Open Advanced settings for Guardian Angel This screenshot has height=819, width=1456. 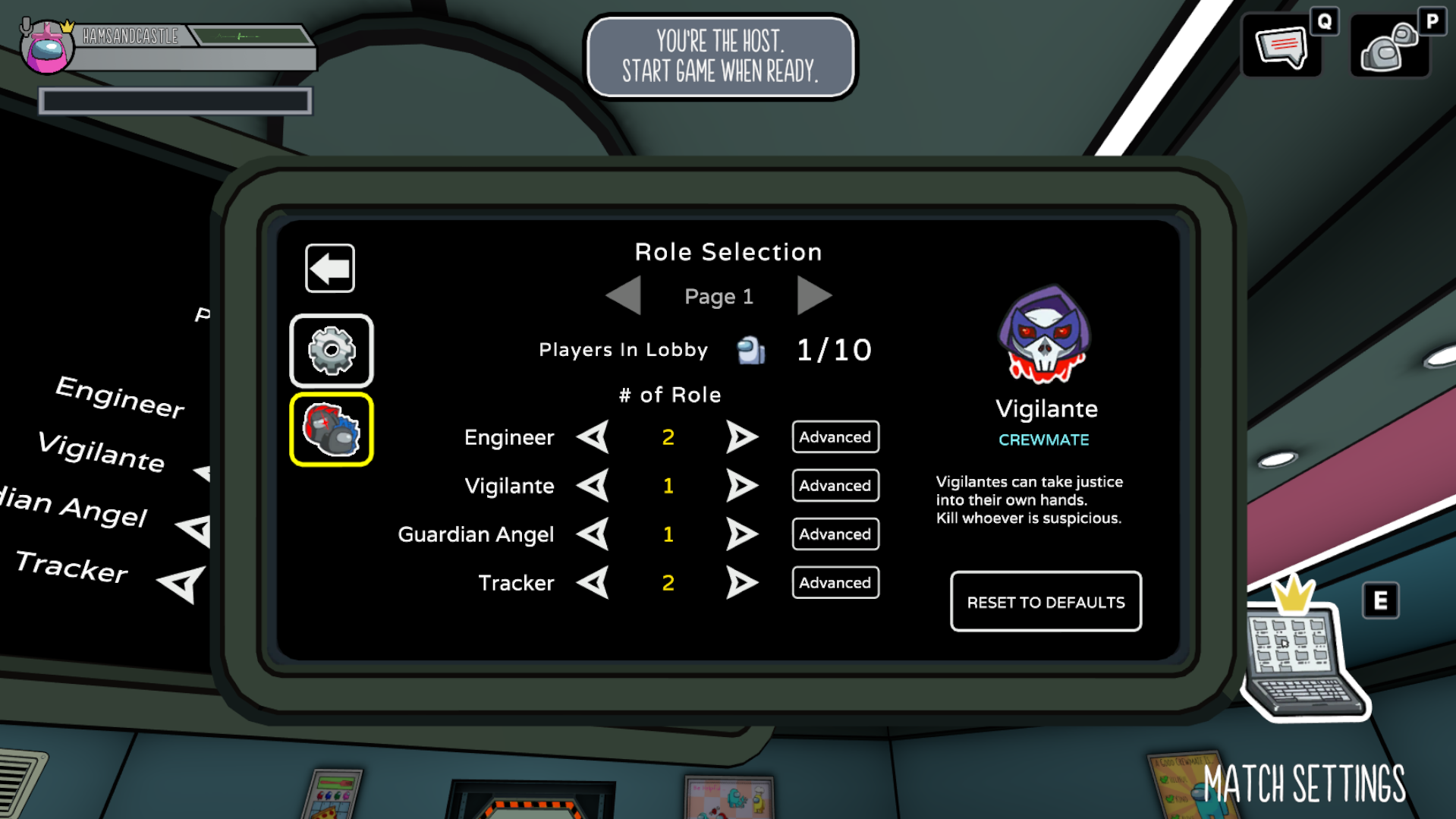(835, 534)
